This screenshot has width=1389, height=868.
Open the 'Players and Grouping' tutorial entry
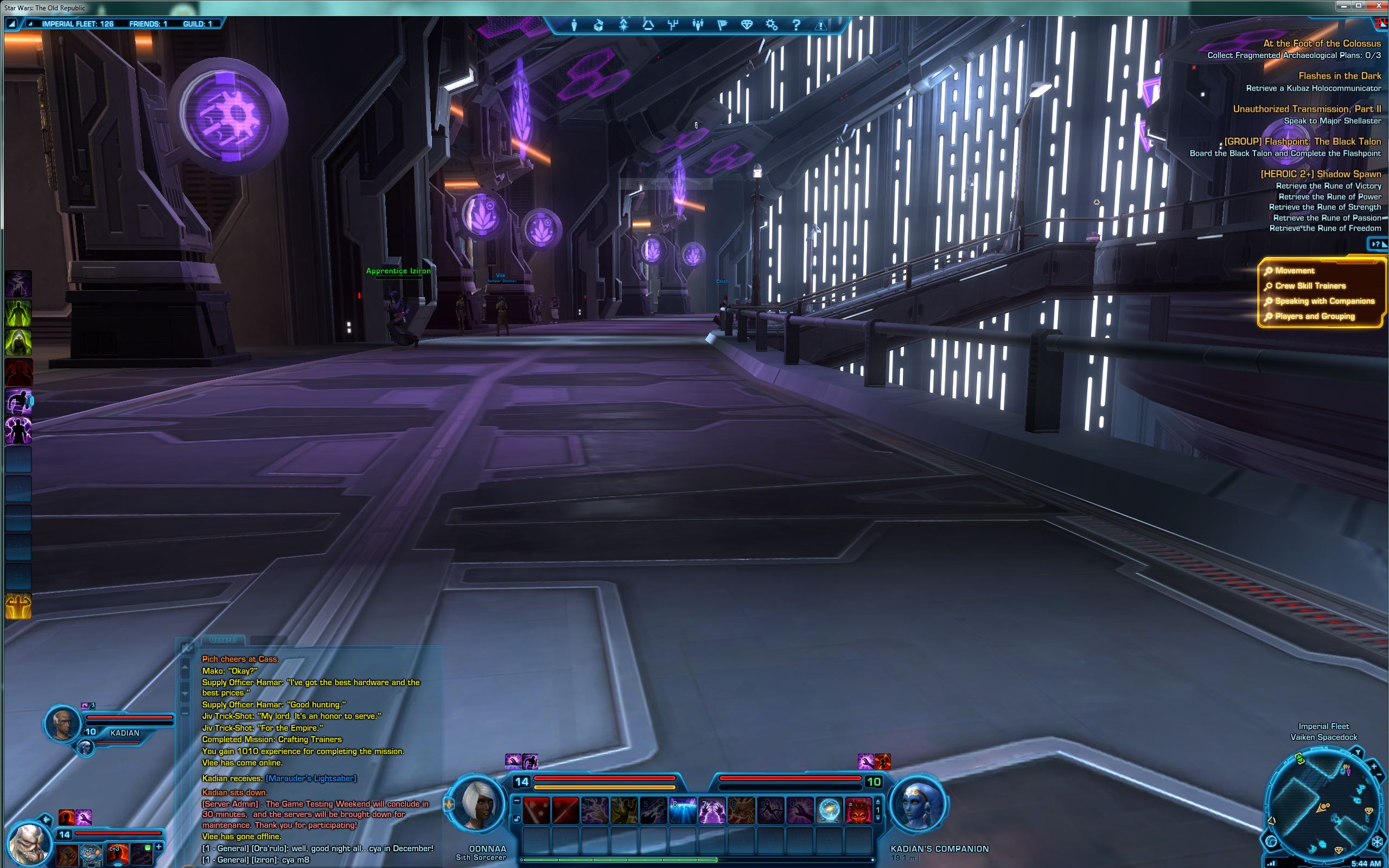pyautogui.click(x=1314, y=316)
